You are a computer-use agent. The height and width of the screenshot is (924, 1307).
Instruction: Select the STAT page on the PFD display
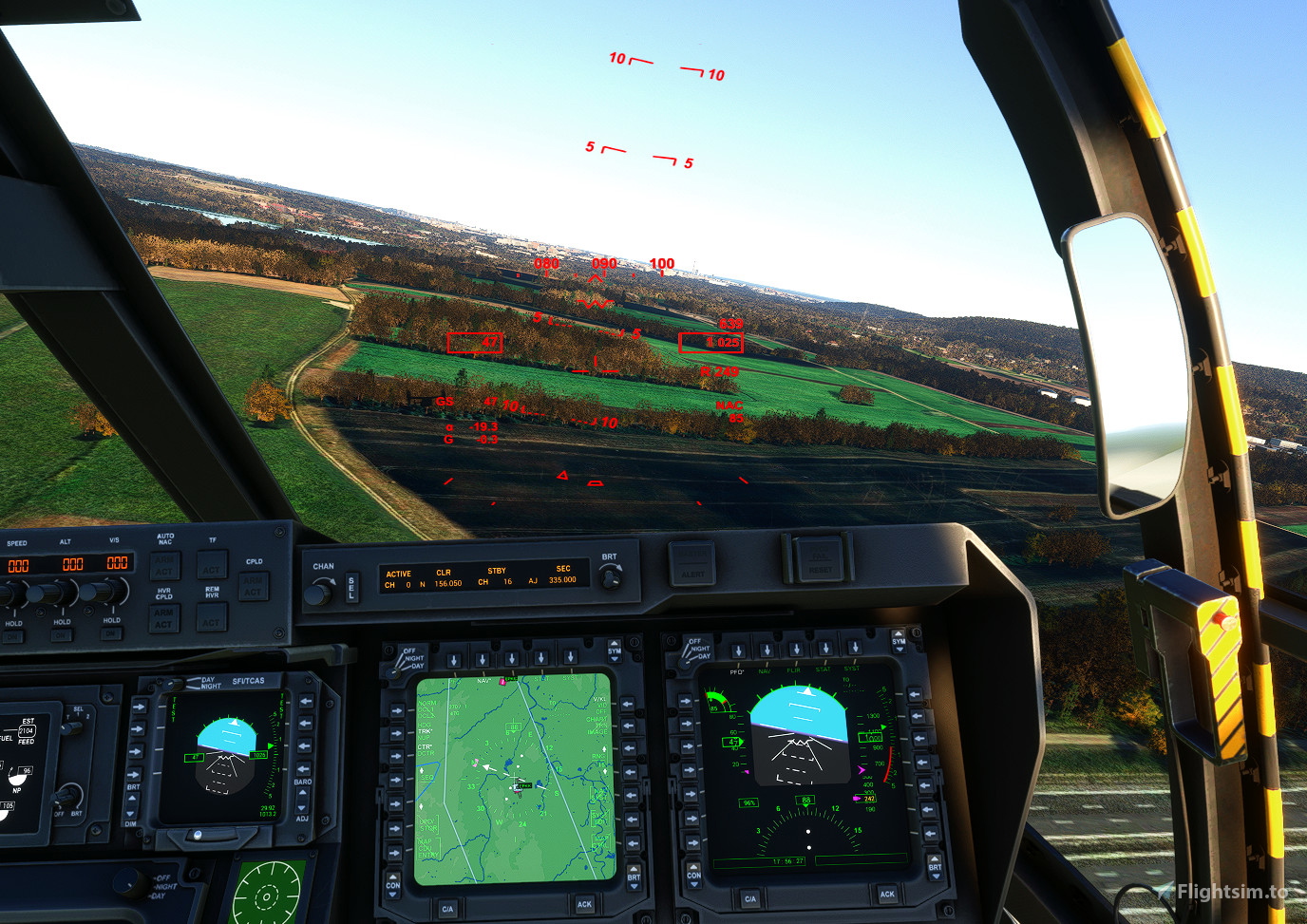tap(826, 651)
